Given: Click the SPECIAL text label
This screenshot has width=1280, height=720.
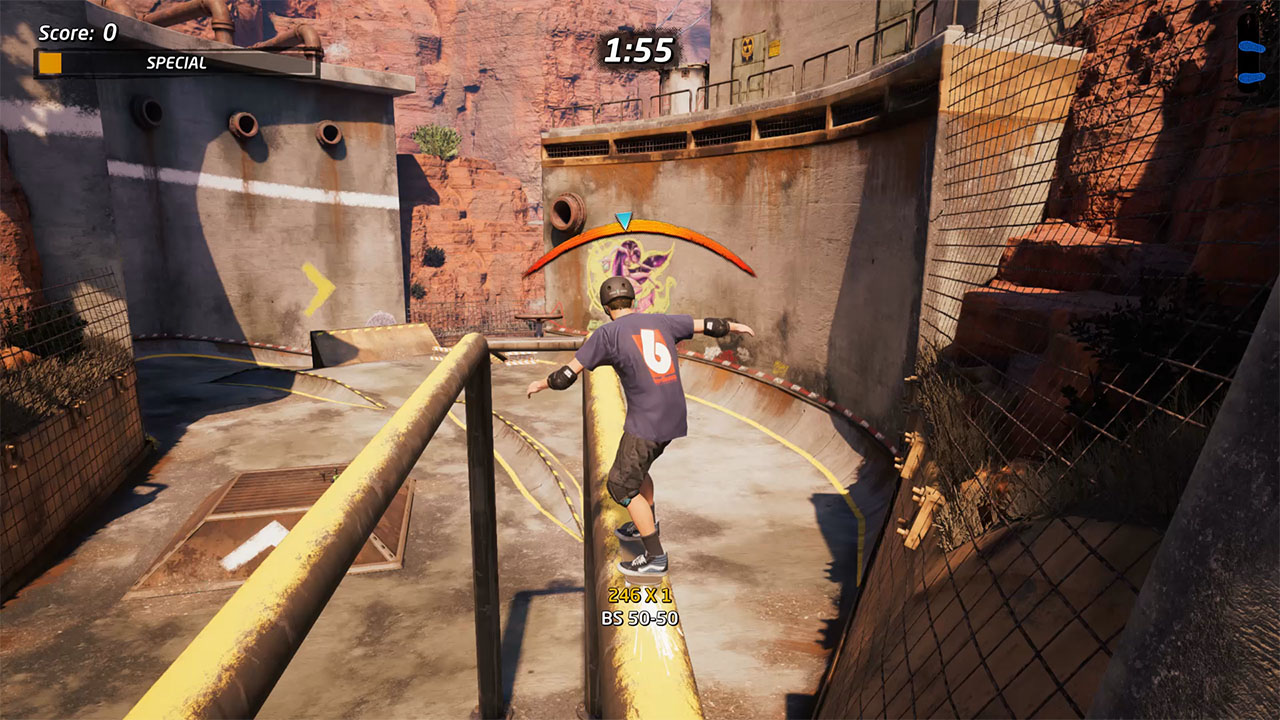Looking at the screenshot, I should [178, 63].
